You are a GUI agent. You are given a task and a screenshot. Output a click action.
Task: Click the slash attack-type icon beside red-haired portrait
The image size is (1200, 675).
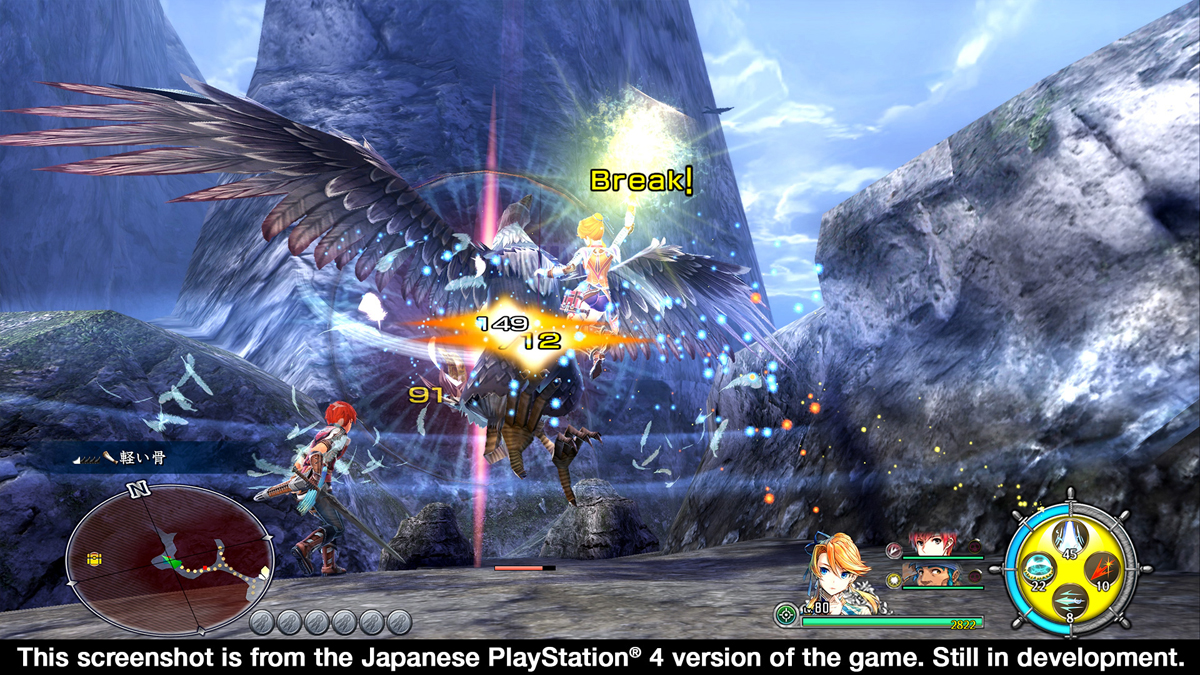(x=892, y=548)
